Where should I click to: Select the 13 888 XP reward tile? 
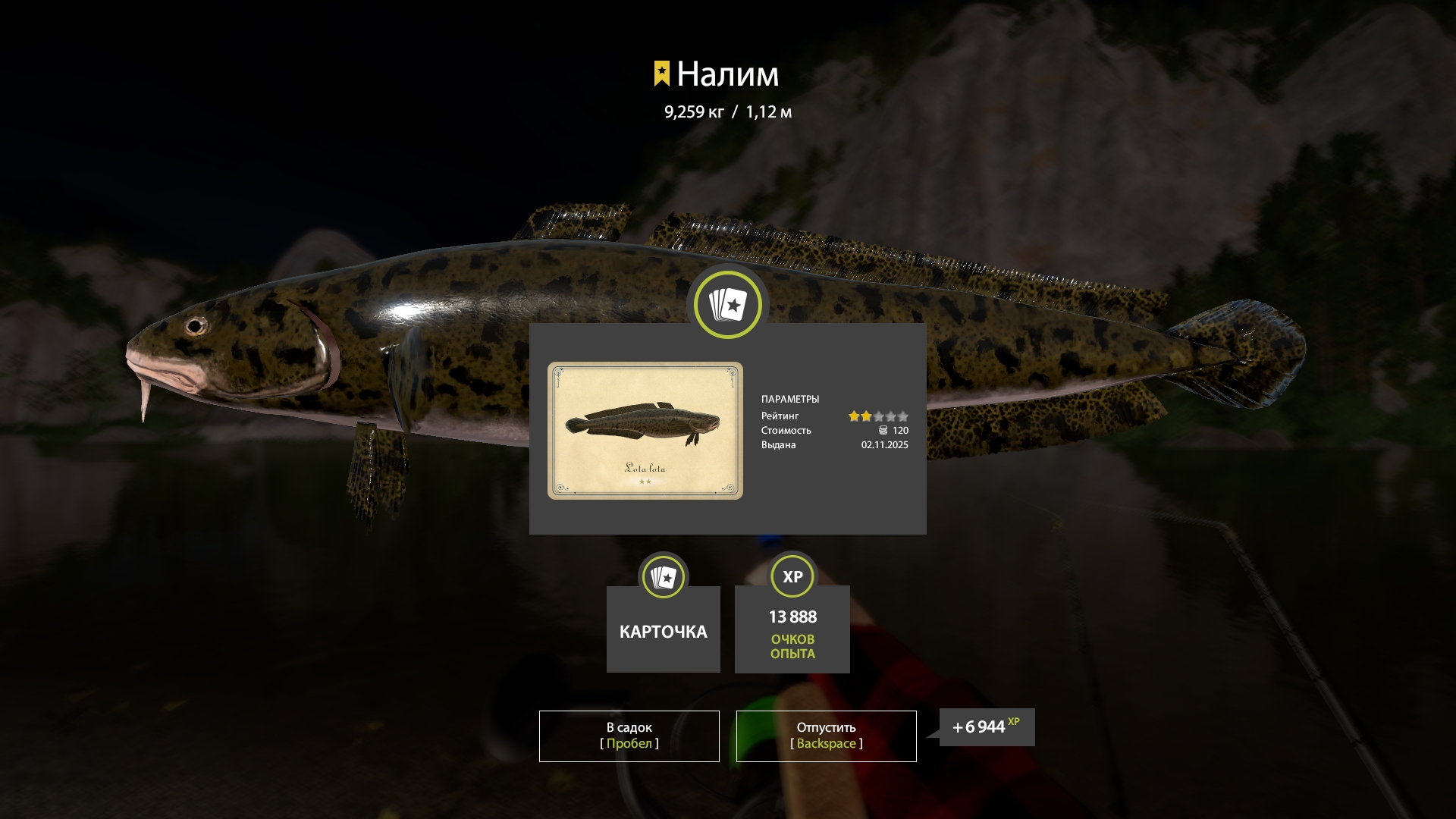click(792, 629)
